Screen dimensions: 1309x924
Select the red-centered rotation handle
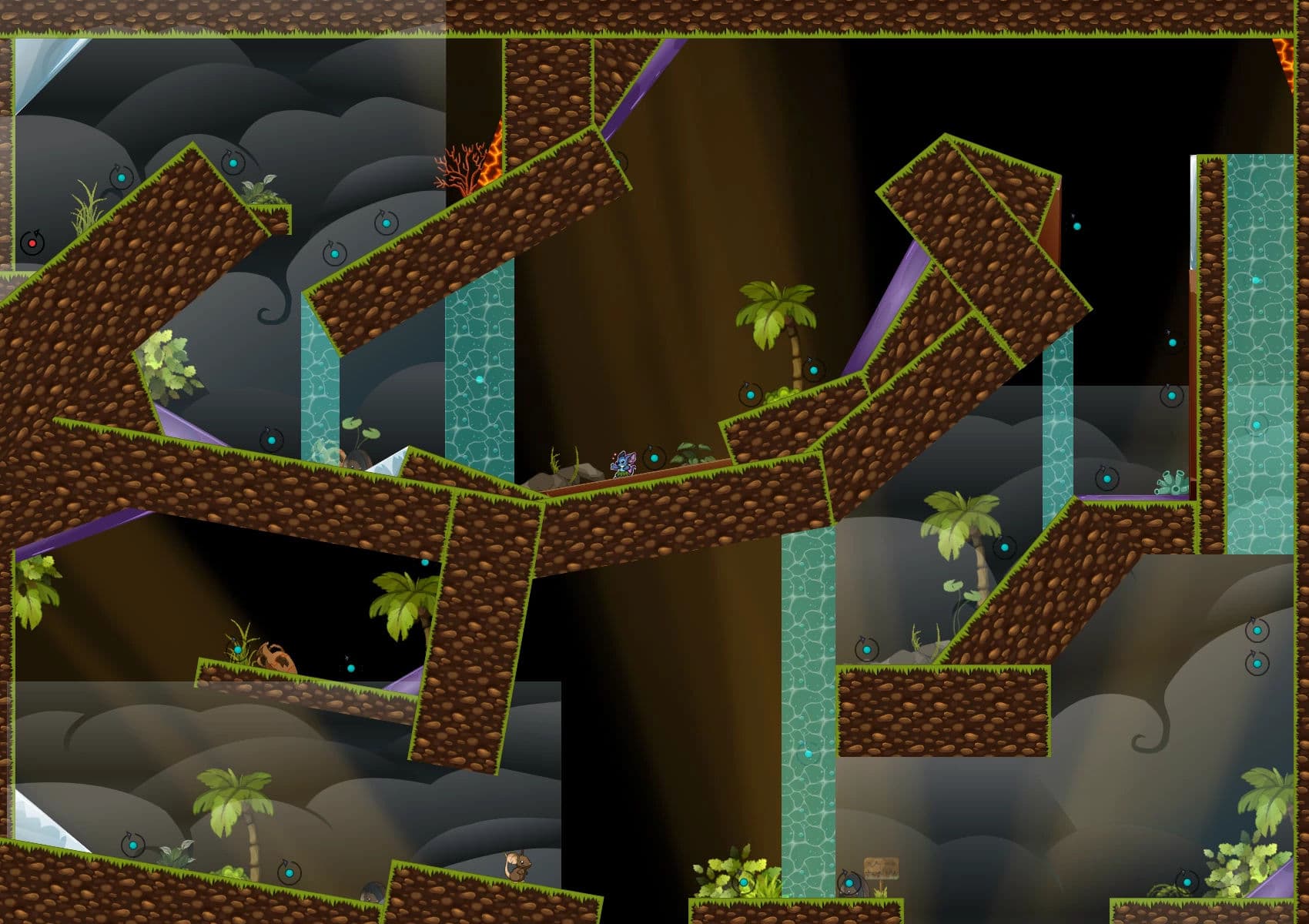(x=32, y=243)
